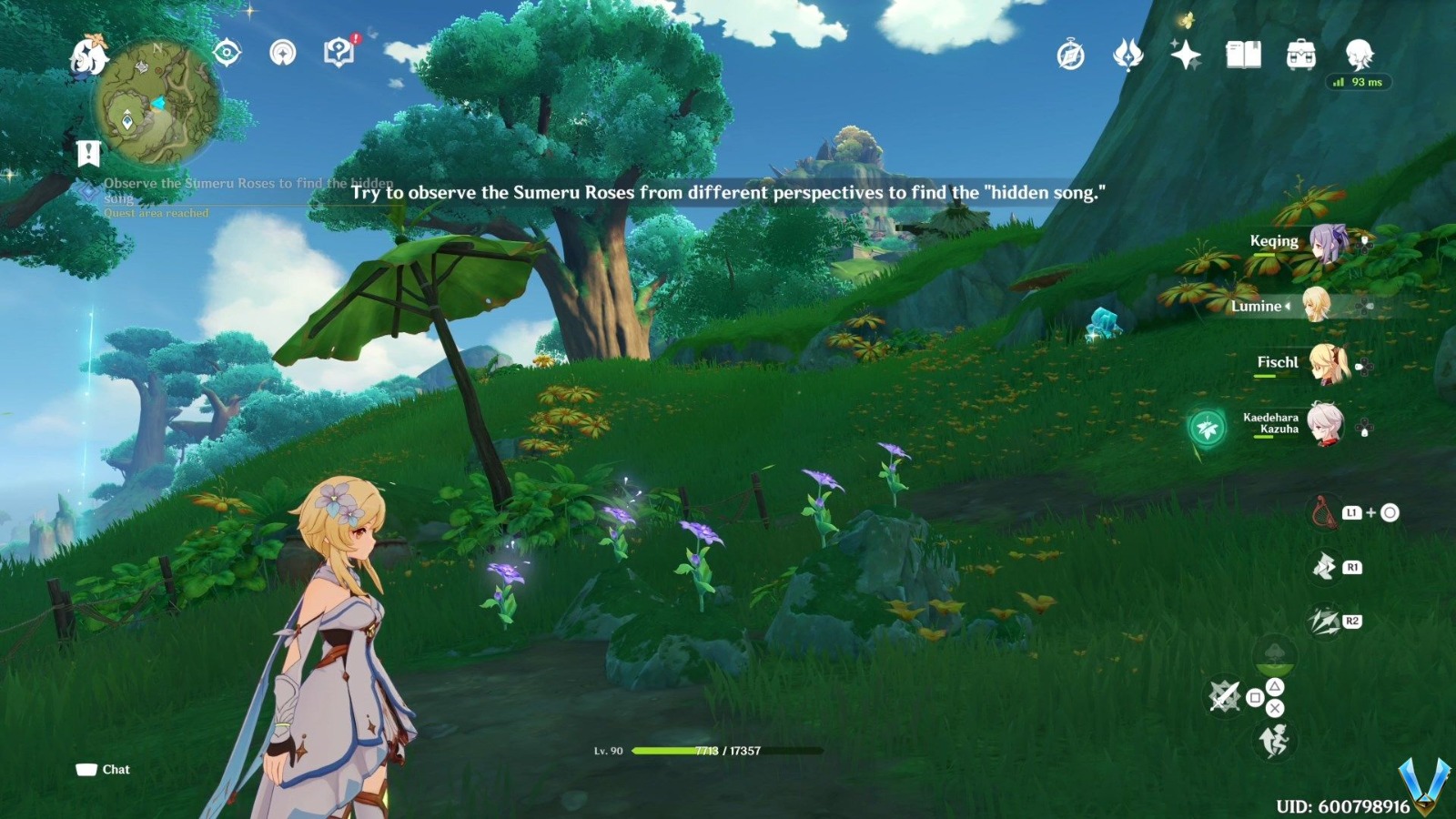Activate Kazuha's green maple leaf burst icon

(x=1208, y=427)
